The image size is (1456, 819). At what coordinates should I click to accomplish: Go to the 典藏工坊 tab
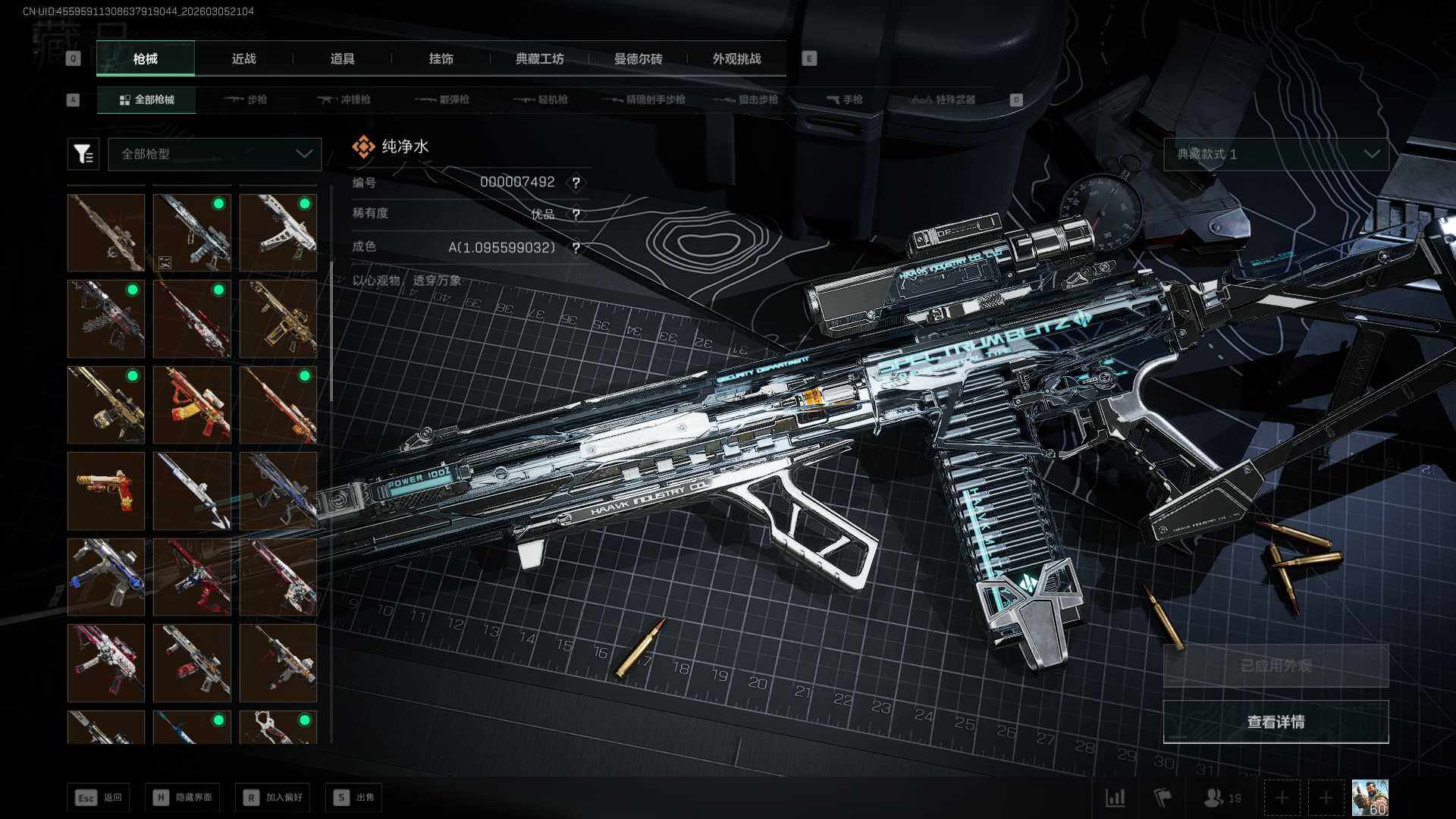539,58
